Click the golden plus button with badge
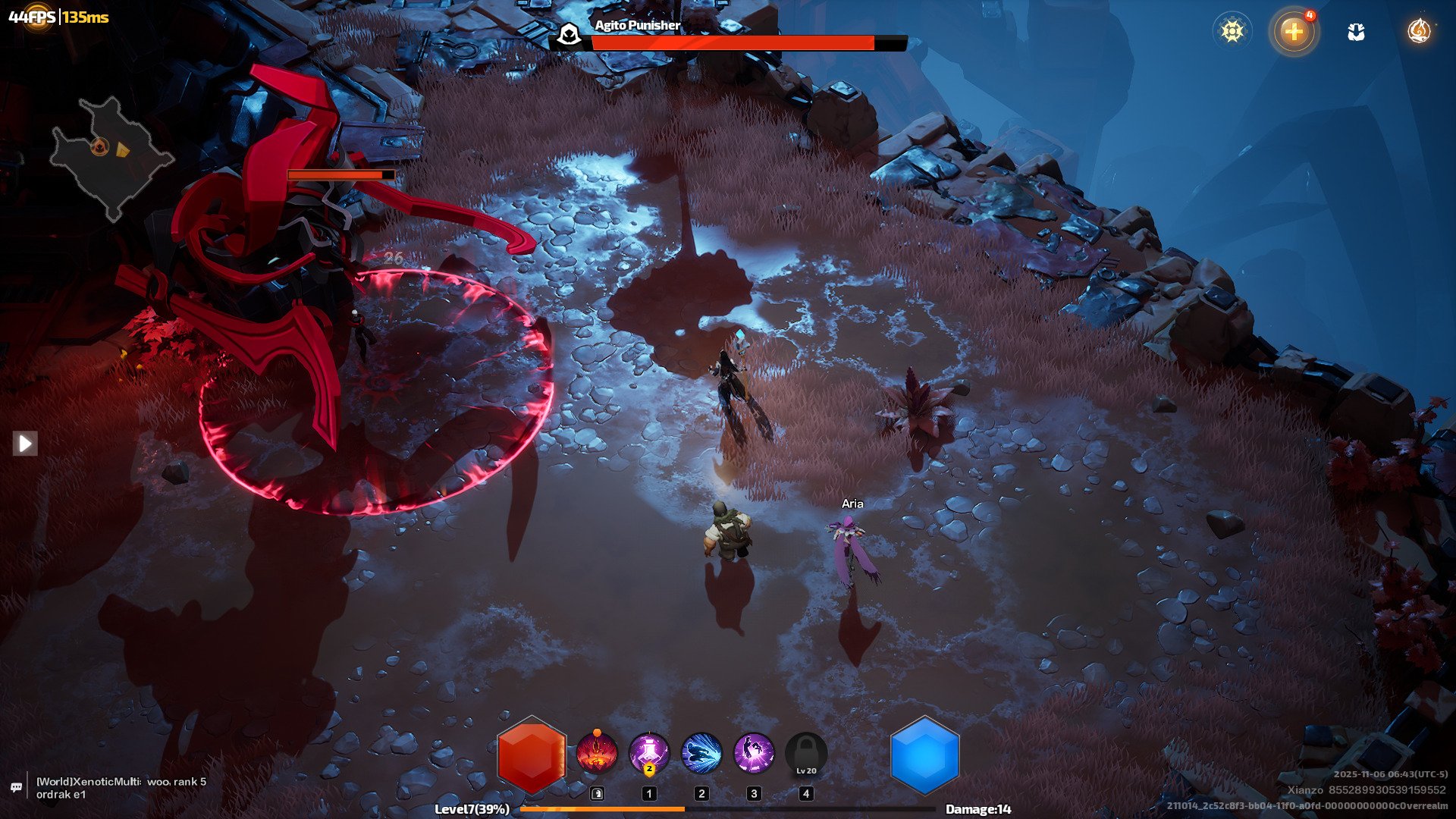Image resolution: width=1456 pixels, height=819 pixels. click(x=1294, y=31)
